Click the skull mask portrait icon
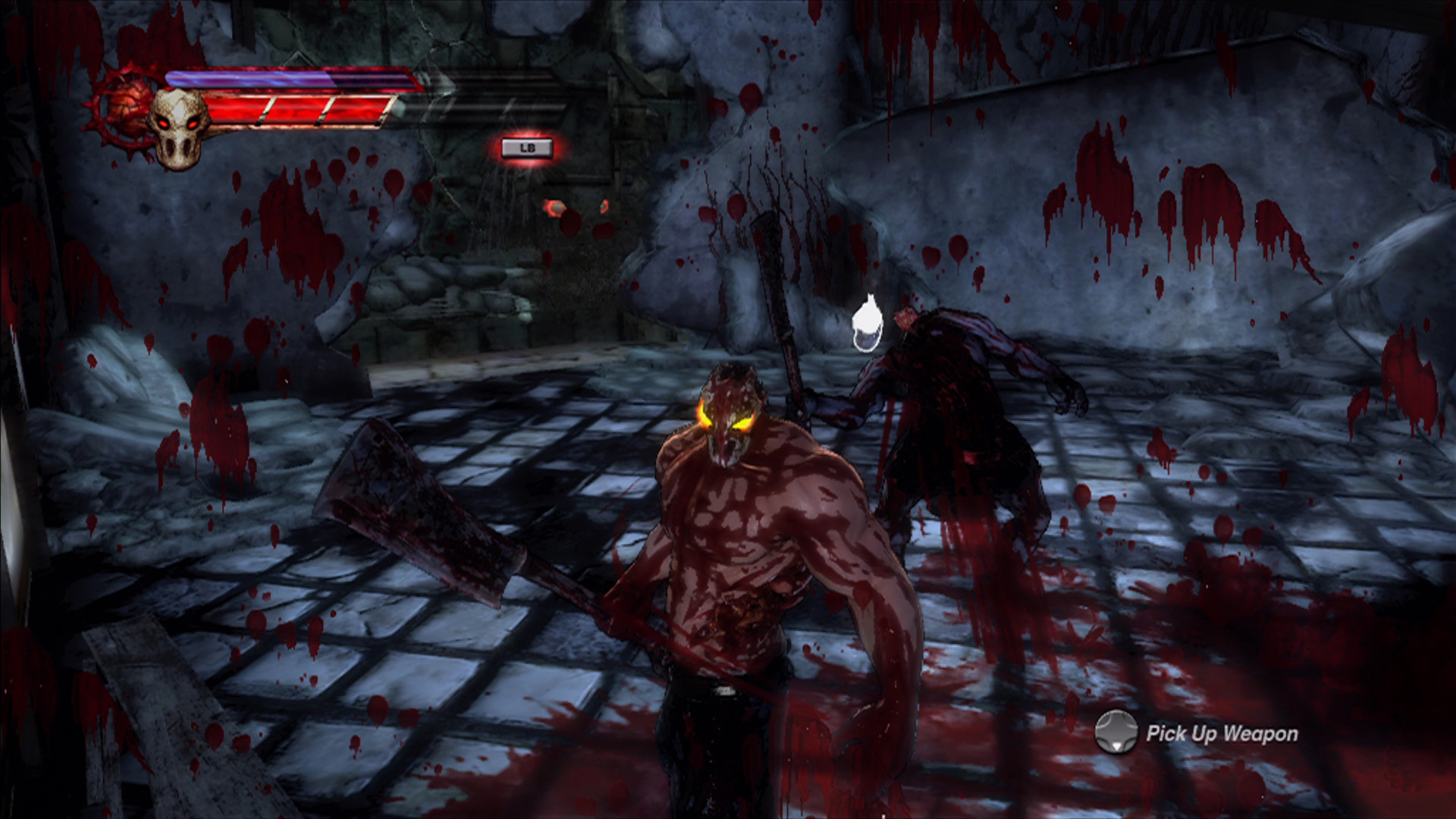The height and width of the screenshot is (819, 1456). click(179, 127)
